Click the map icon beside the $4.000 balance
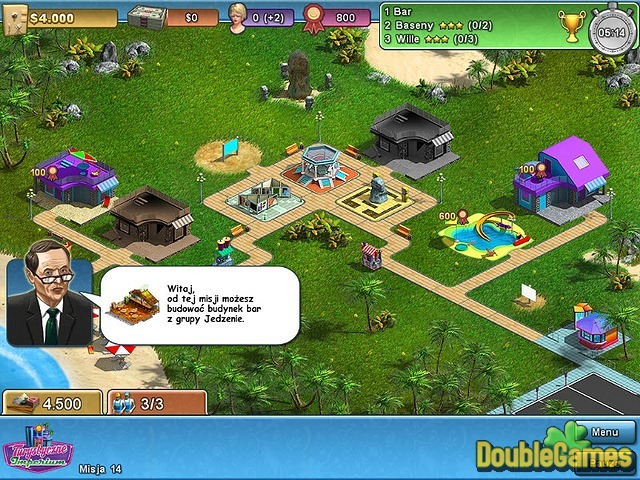Viewport: 640px width, 480px height. [x=13, y=19]
